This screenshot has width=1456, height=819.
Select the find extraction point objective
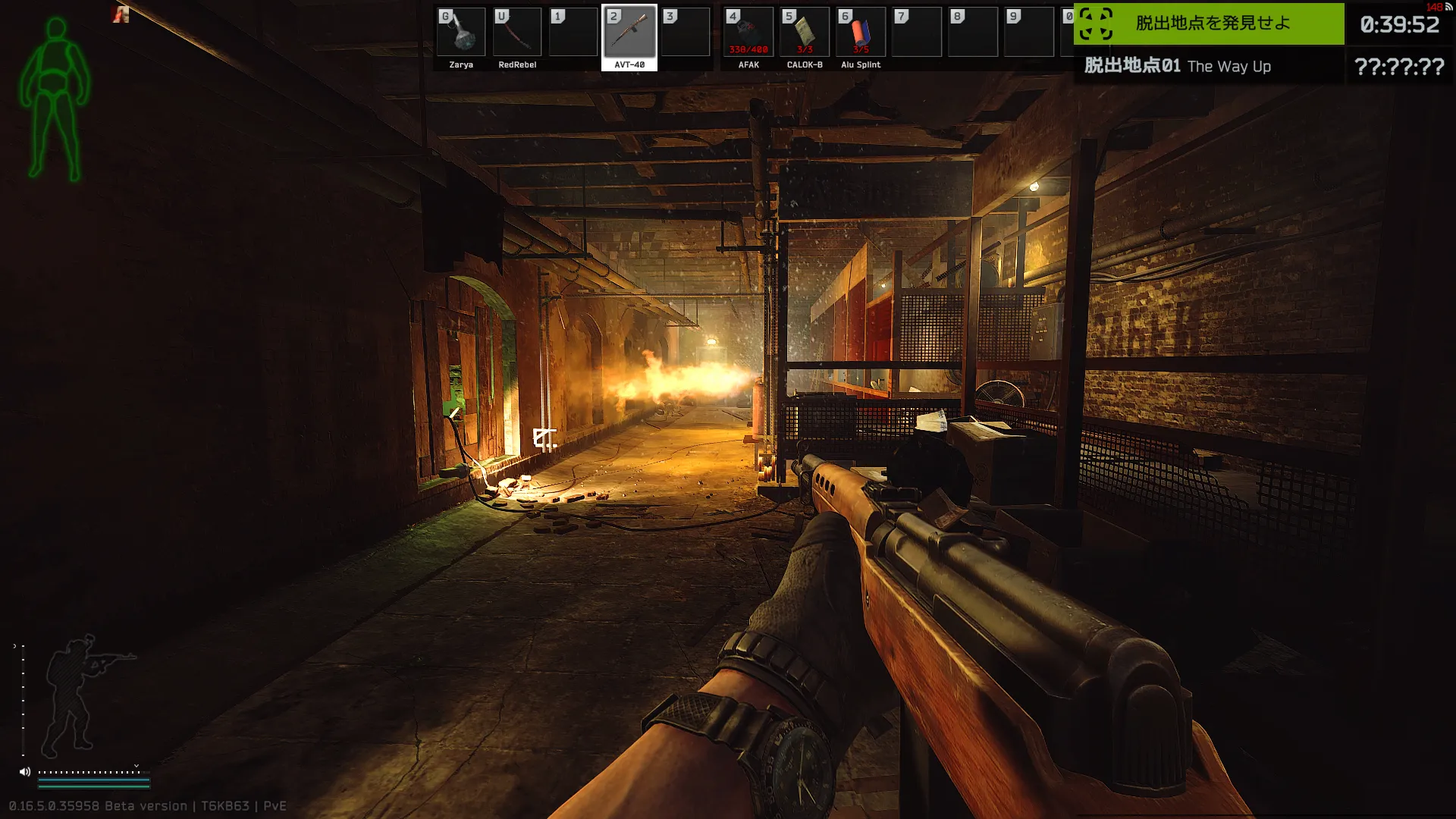click(x=1210, y=24)
